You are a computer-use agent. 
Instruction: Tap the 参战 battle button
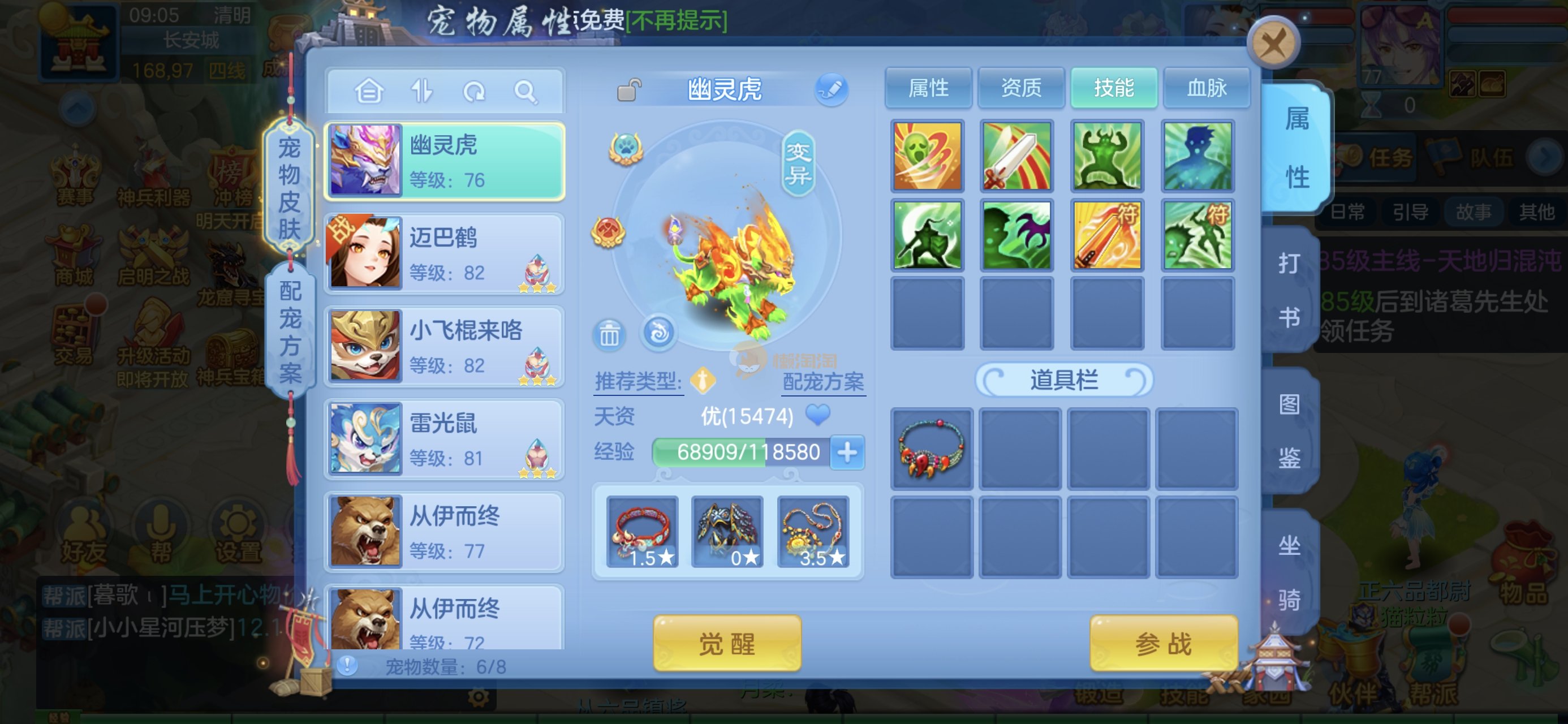(1163, 643)
